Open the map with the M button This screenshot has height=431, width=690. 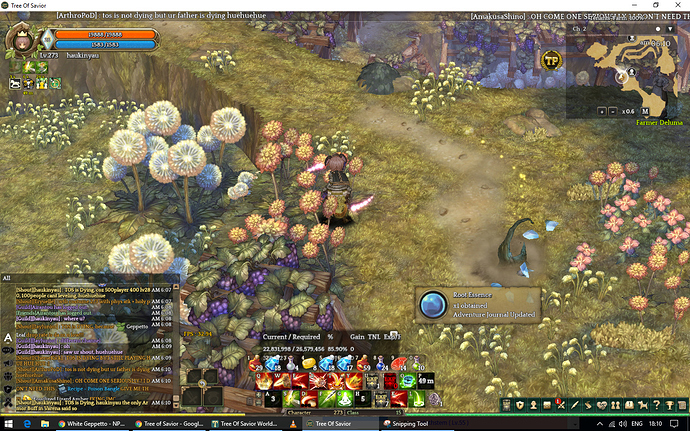pos(645,111)
